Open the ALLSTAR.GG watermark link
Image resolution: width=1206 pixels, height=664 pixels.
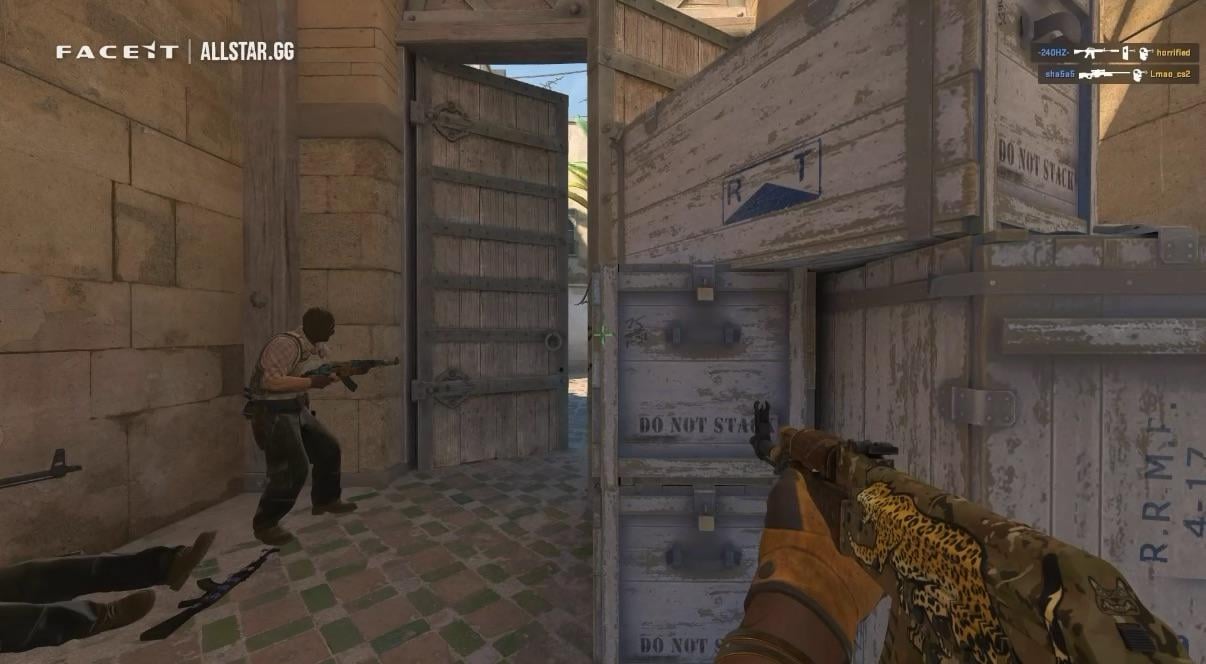(247, 52)
